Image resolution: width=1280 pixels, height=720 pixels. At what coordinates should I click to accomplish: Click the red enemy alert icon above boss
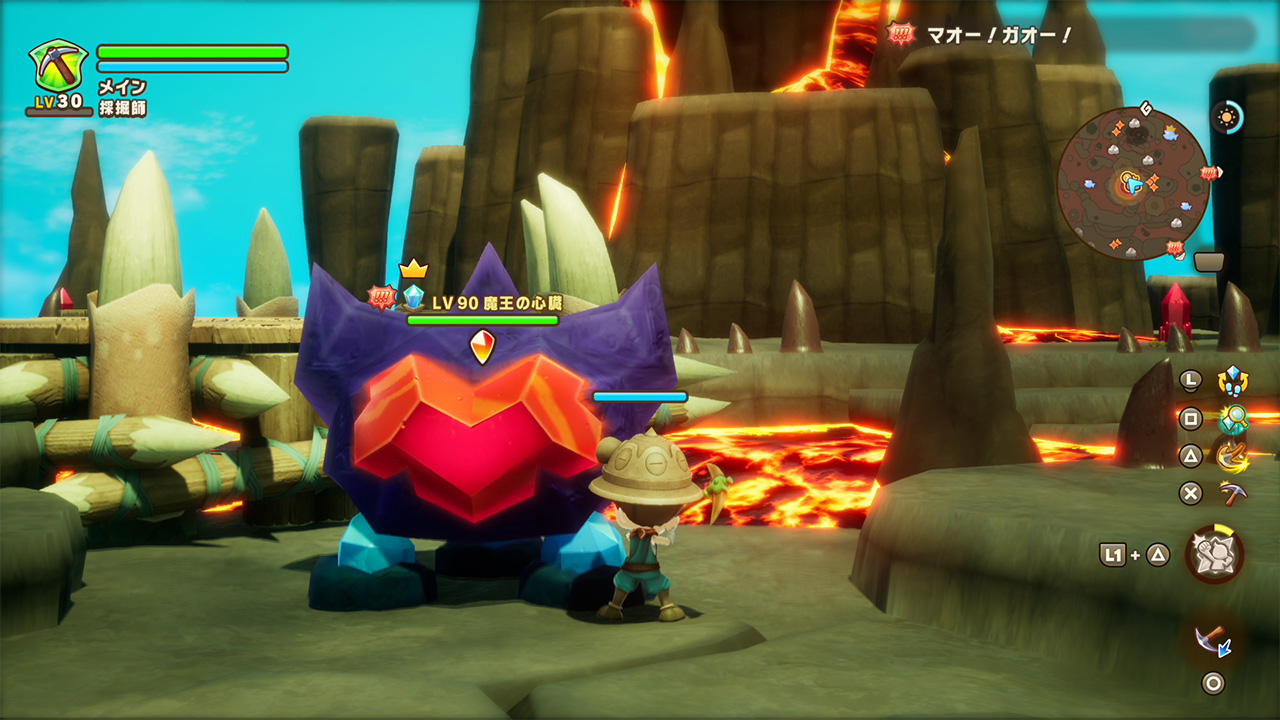(x=381, y=296)
